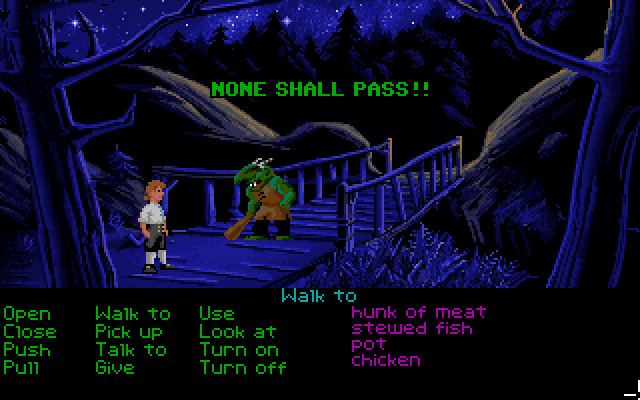The image size is (640, 400).
Task: Choose the Give verb
Action: pyautogui.click(x=114, y=367)
